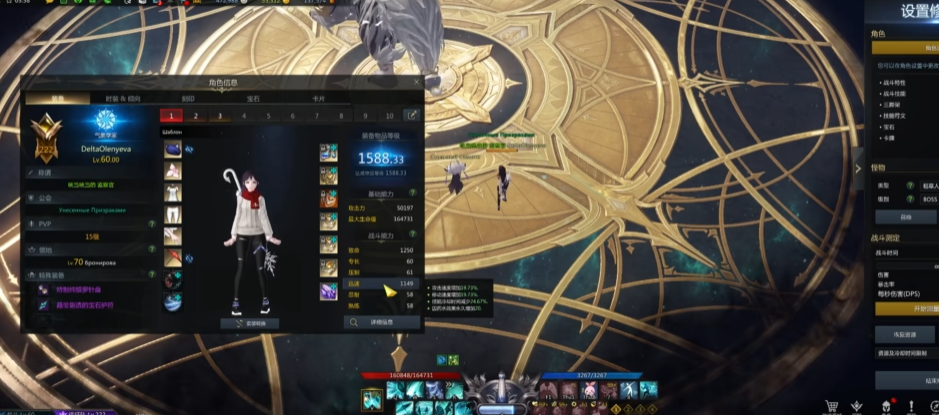Use the pink rabbit item hotbar slot
Screen dimensions: 939x415
[x=591, y=389]
